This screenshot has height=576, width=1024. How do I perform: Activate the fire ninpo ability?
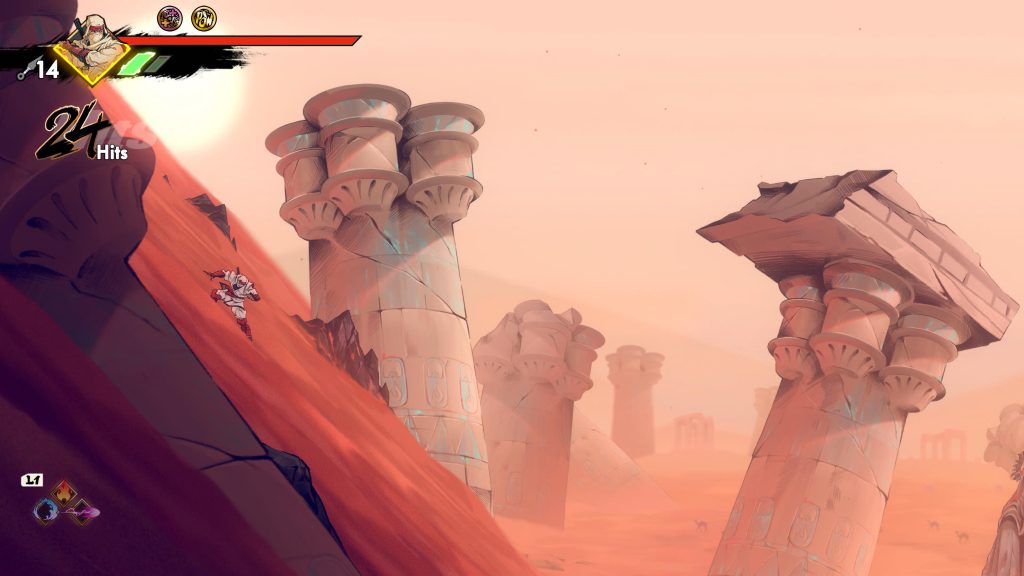click(x=64, y=492)
